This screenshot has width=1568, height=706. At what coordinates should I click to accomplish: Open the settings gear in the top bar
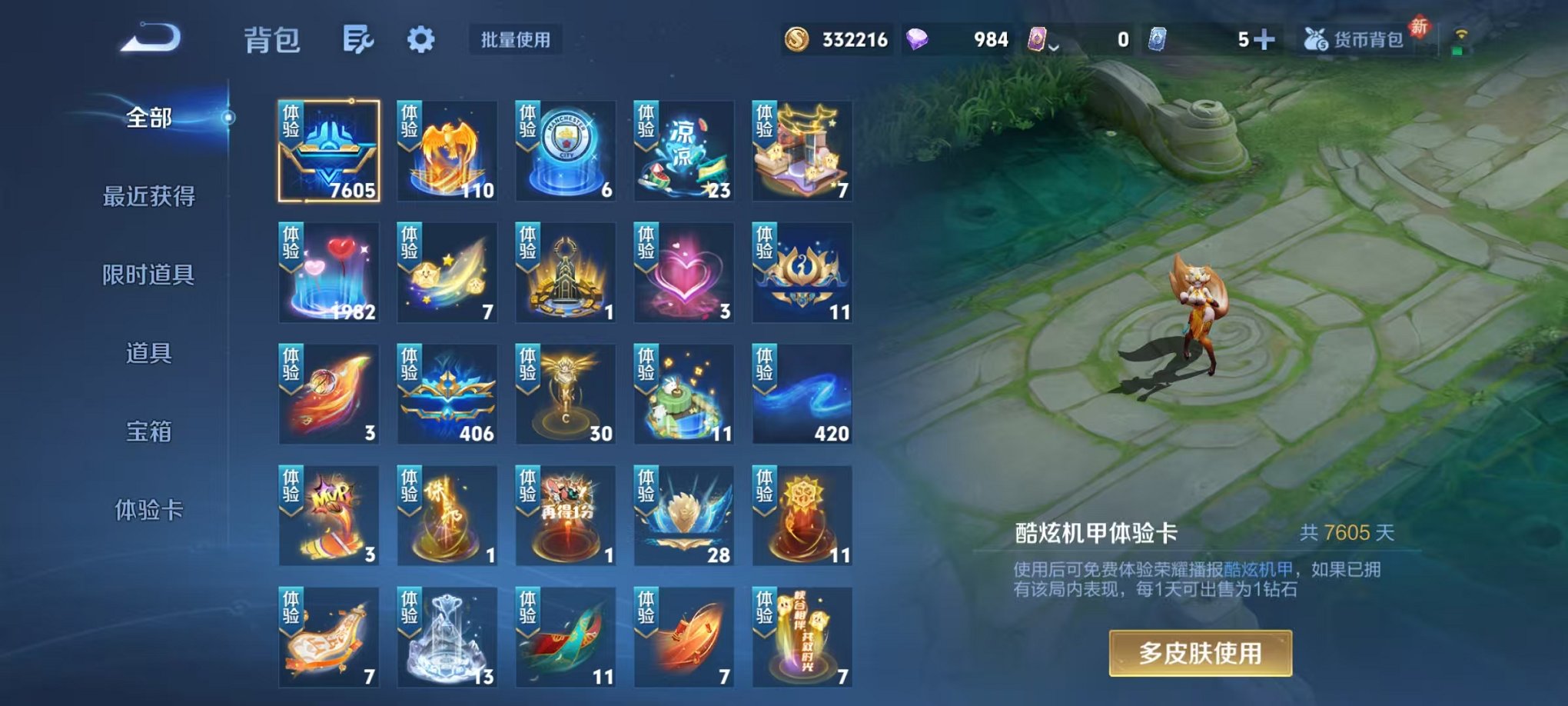(x=420, y=39)
